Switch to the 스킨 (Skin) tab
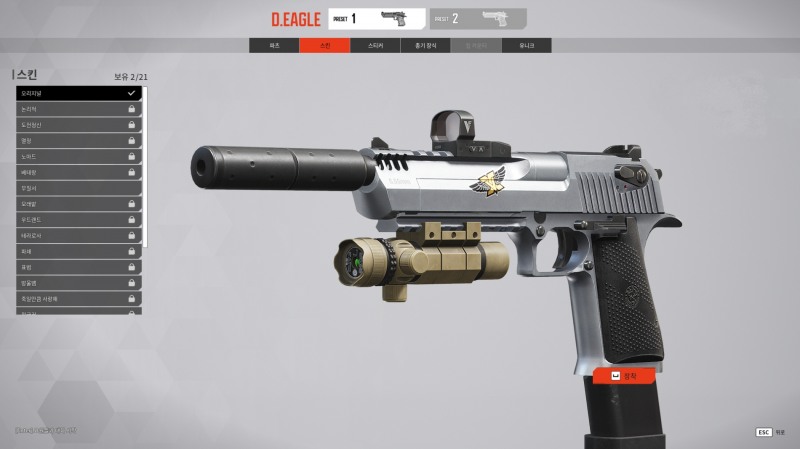Screen dimensions: 800x449 pos(325,46)
